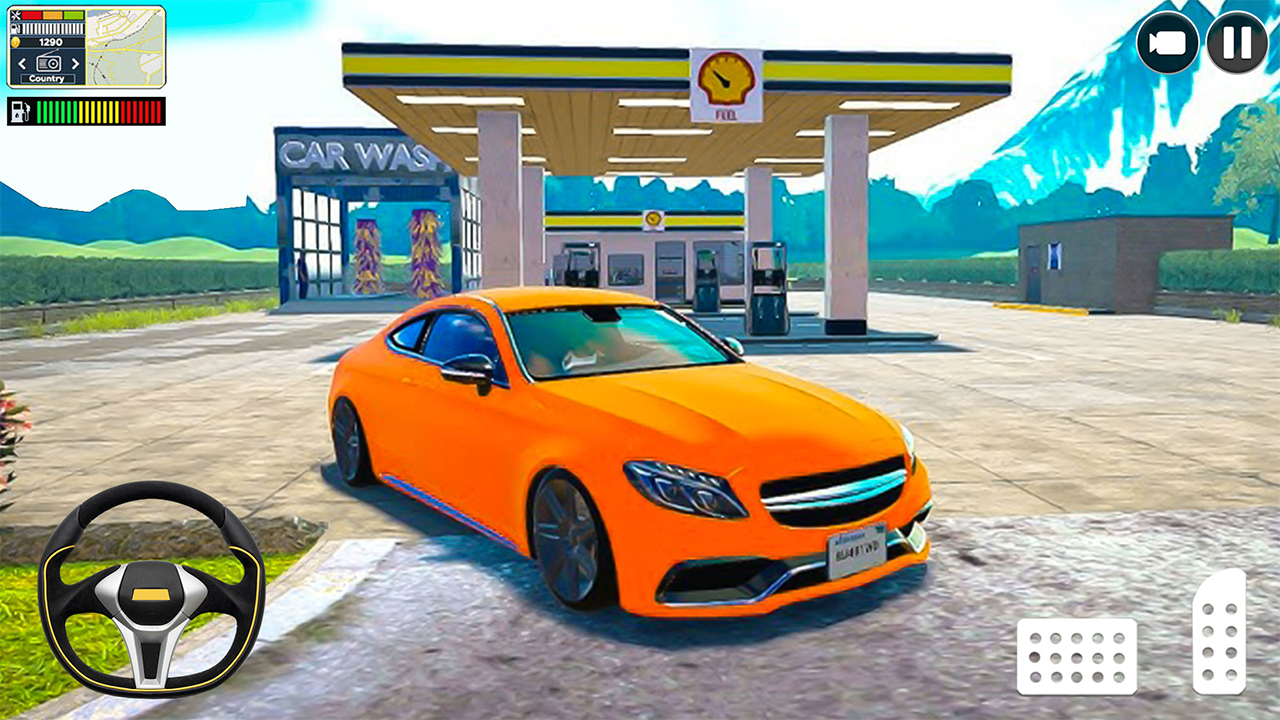The height and width of the screenshot is (720, 1280).
Task: Click the car damage indicator bars
Action: click(x=52, y=15)
